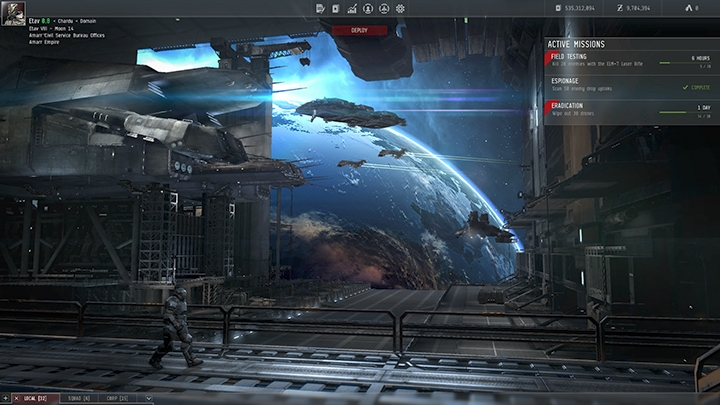Close the Local chat channel
720x405 pixels.
tap(16, 398)
